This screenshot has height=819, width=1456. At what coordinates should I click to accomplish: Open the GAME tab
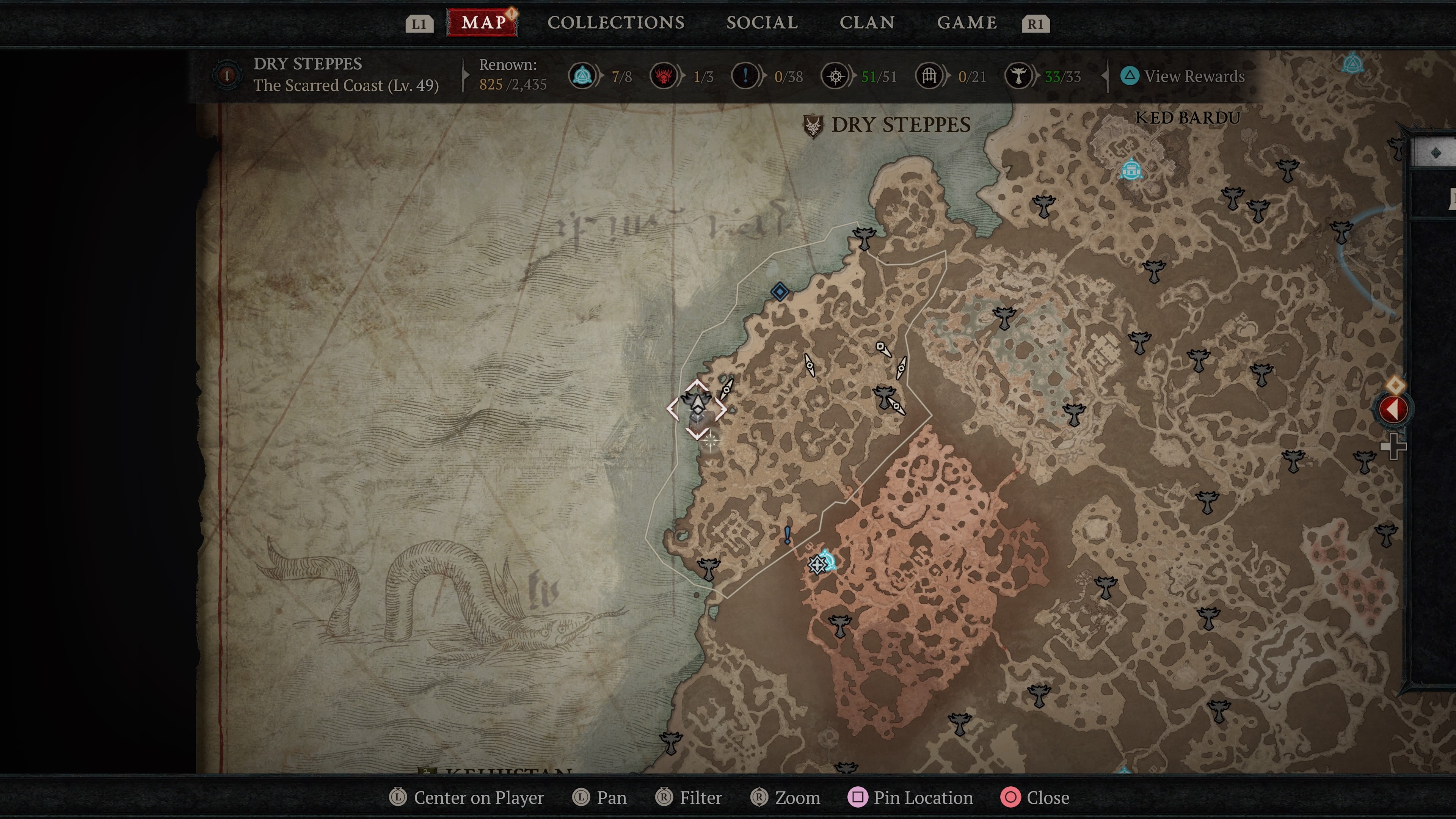pyautogui.click(x=967, y=23)
